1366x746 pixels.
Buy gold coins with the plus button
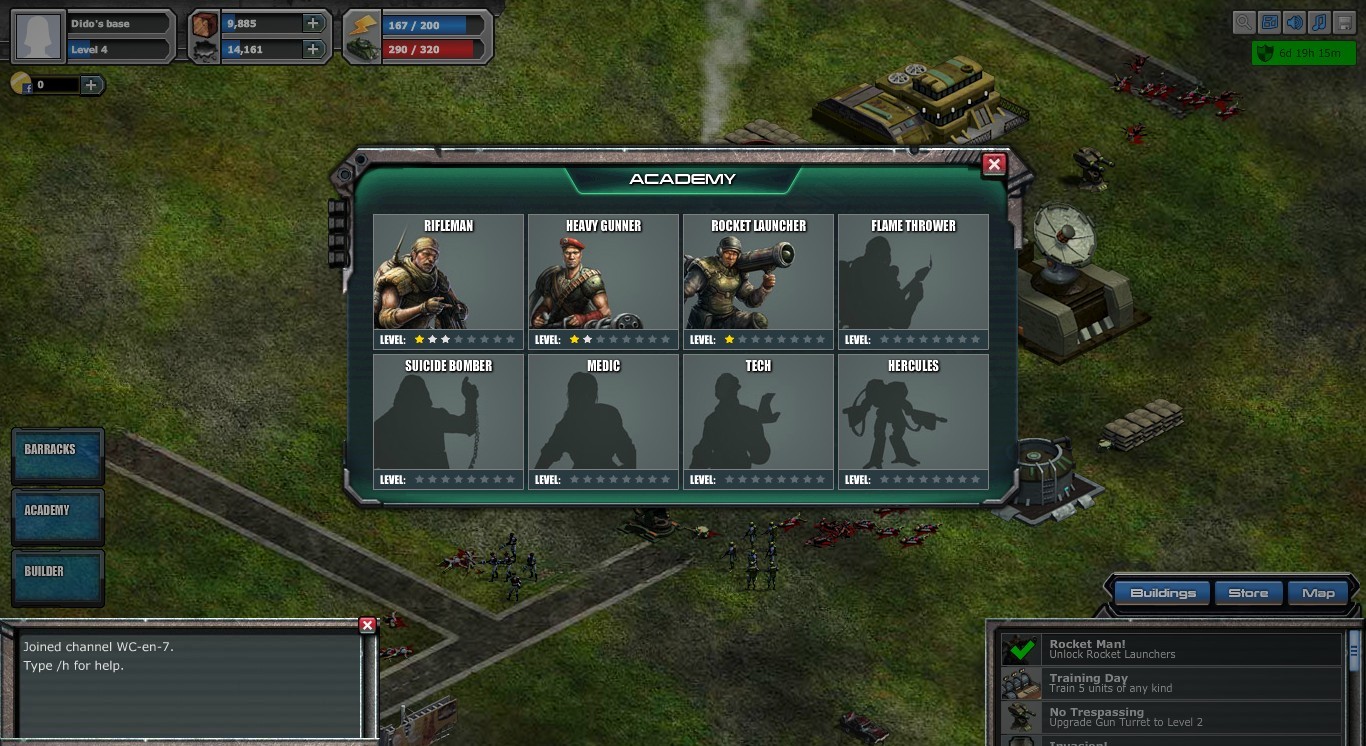pos(91,84)
